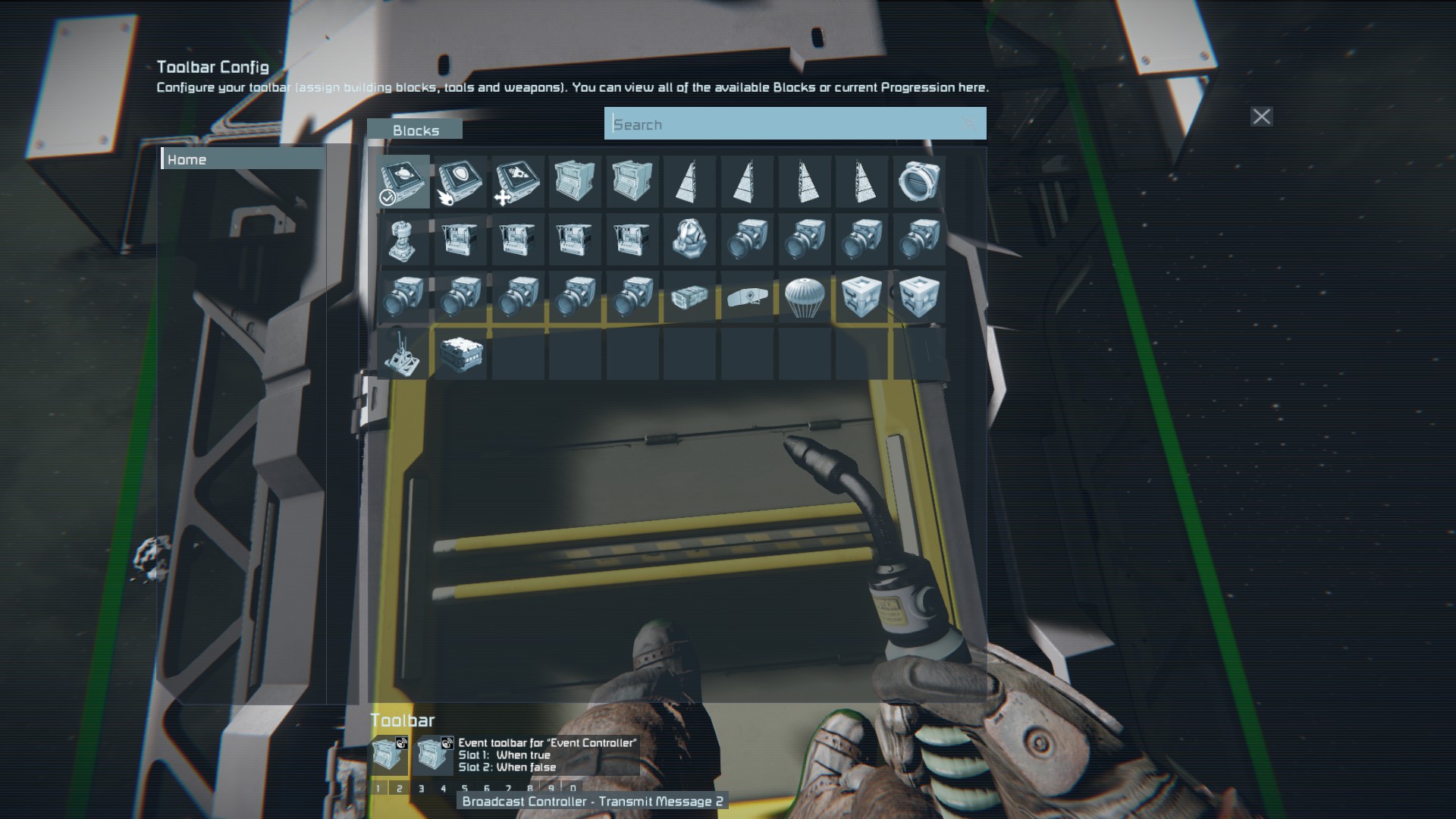The width and height of the screenshot is (1456, 819).
Task: Choose the shield block with meteor badge
Action: 460,182
